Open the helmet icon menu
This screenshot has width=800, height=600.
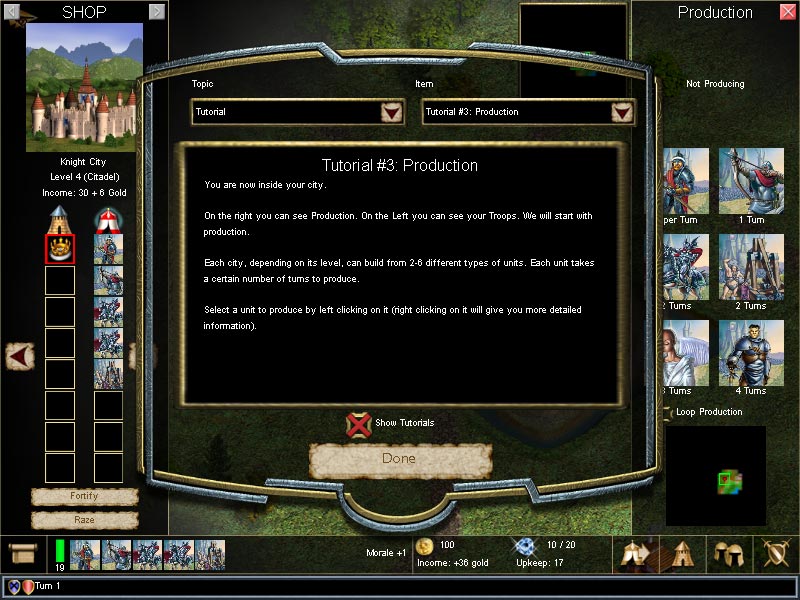coord(726,553)
